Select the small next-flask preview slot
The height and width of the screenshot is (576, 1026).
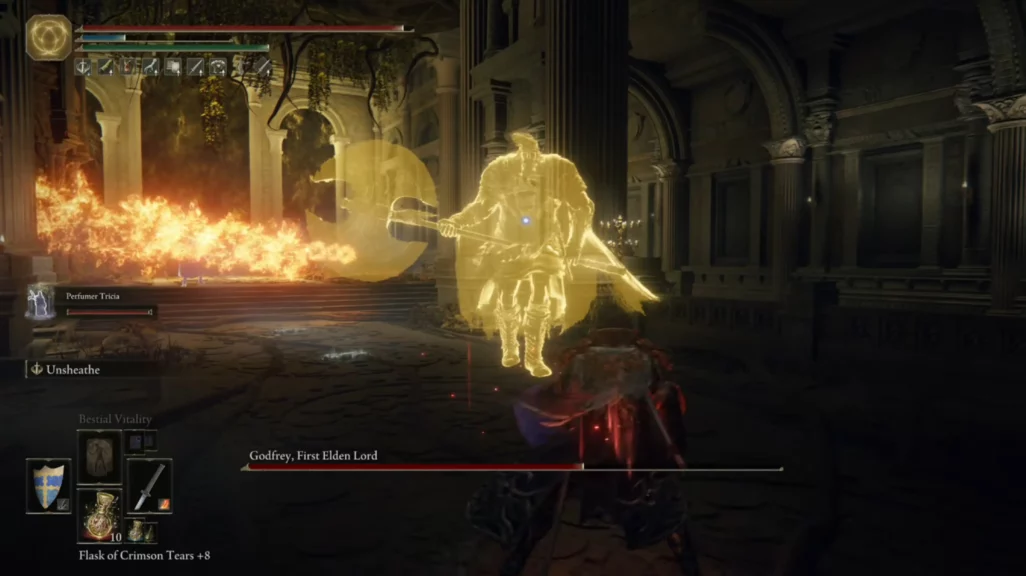[136, 530]
